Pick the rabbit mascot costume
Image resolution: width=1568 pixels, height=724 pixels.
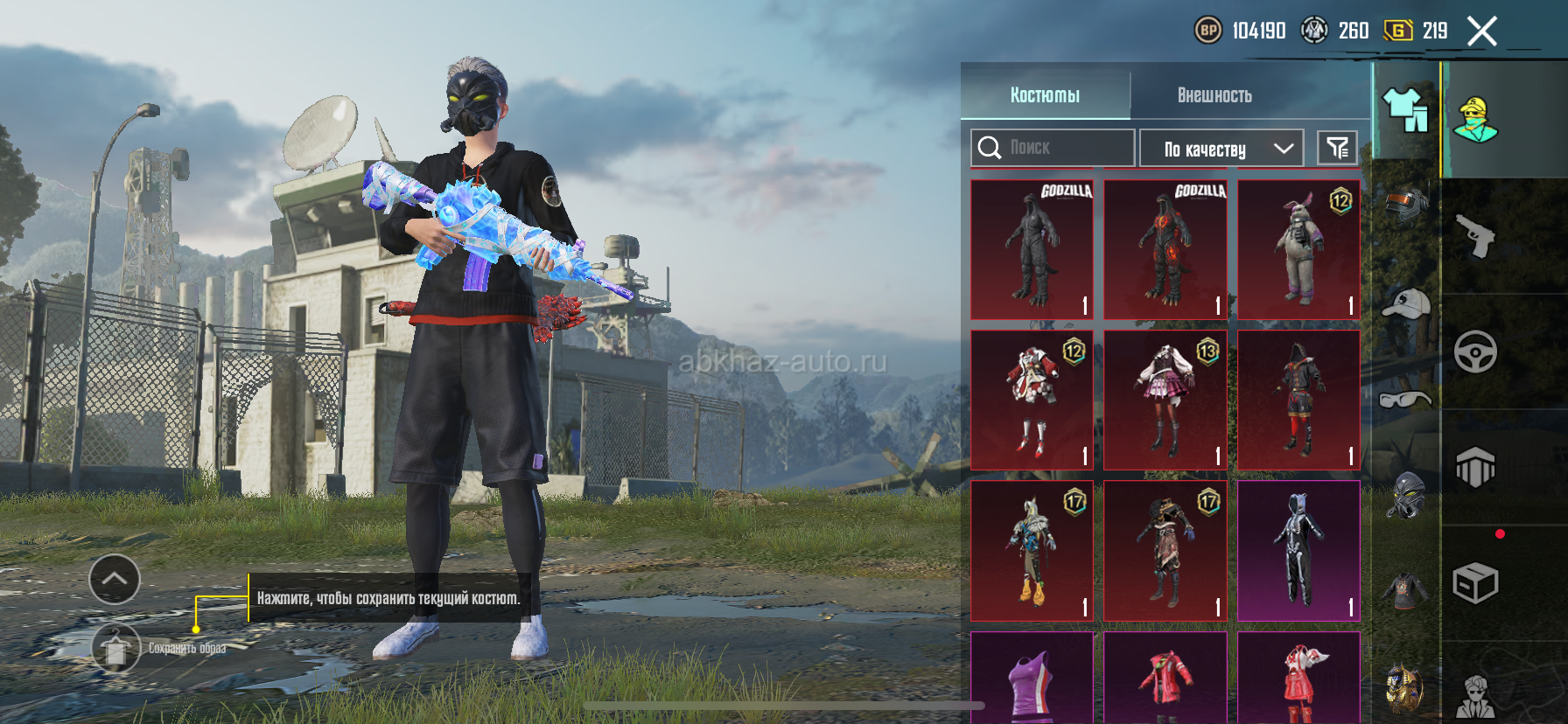pyautogui.click(x=1298, y=250)
